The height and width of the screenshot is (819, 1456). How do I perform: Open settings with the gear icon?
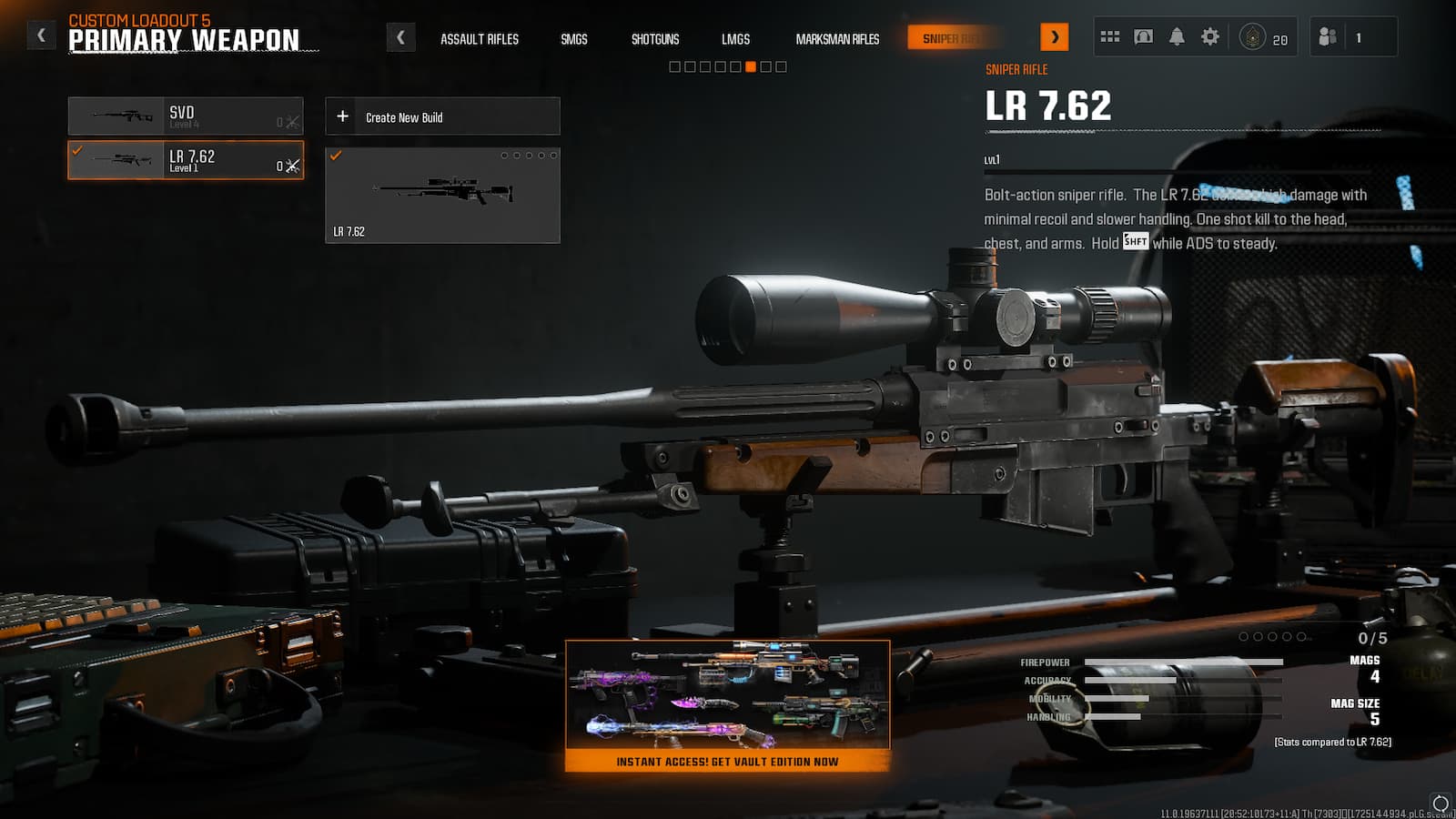point(1211,35)
